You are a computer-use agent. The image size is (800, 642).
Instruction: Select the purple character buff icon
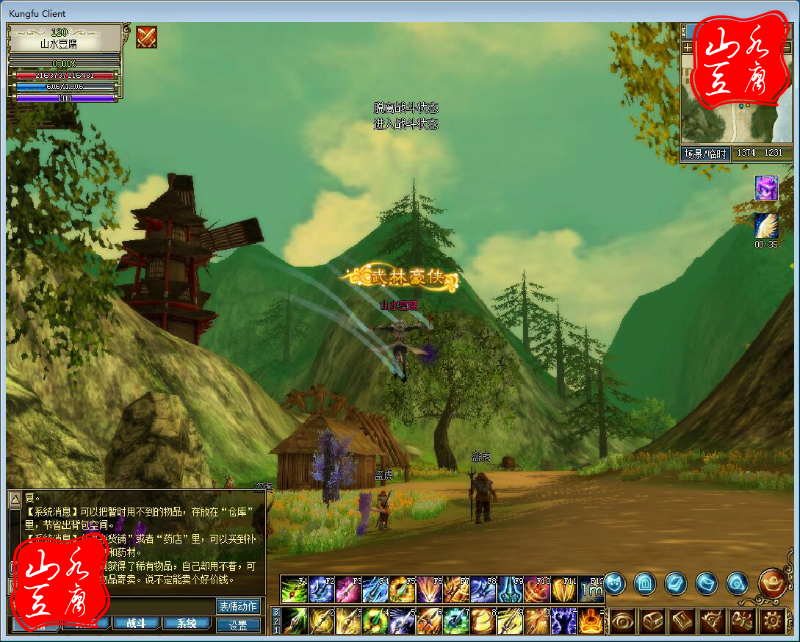point(766,187)
